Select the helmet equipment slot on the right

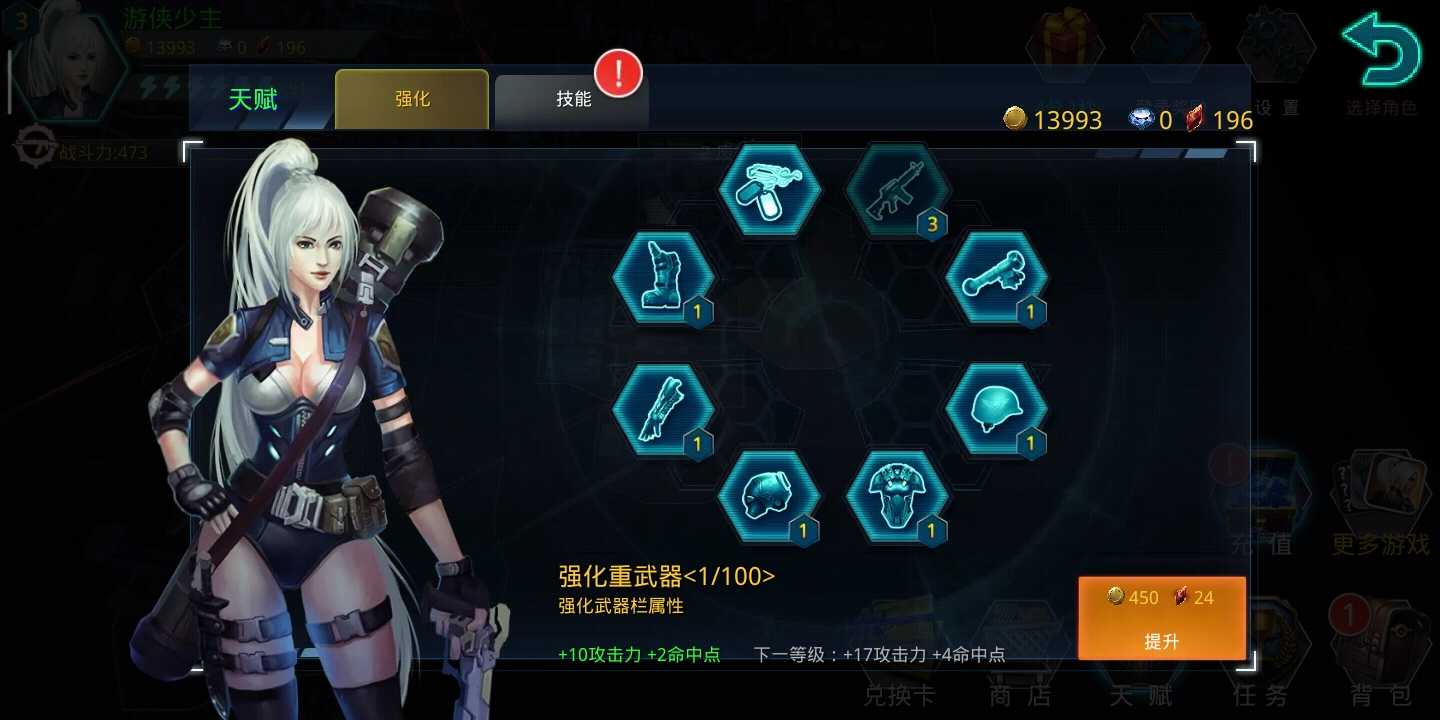tap(998, 410)
